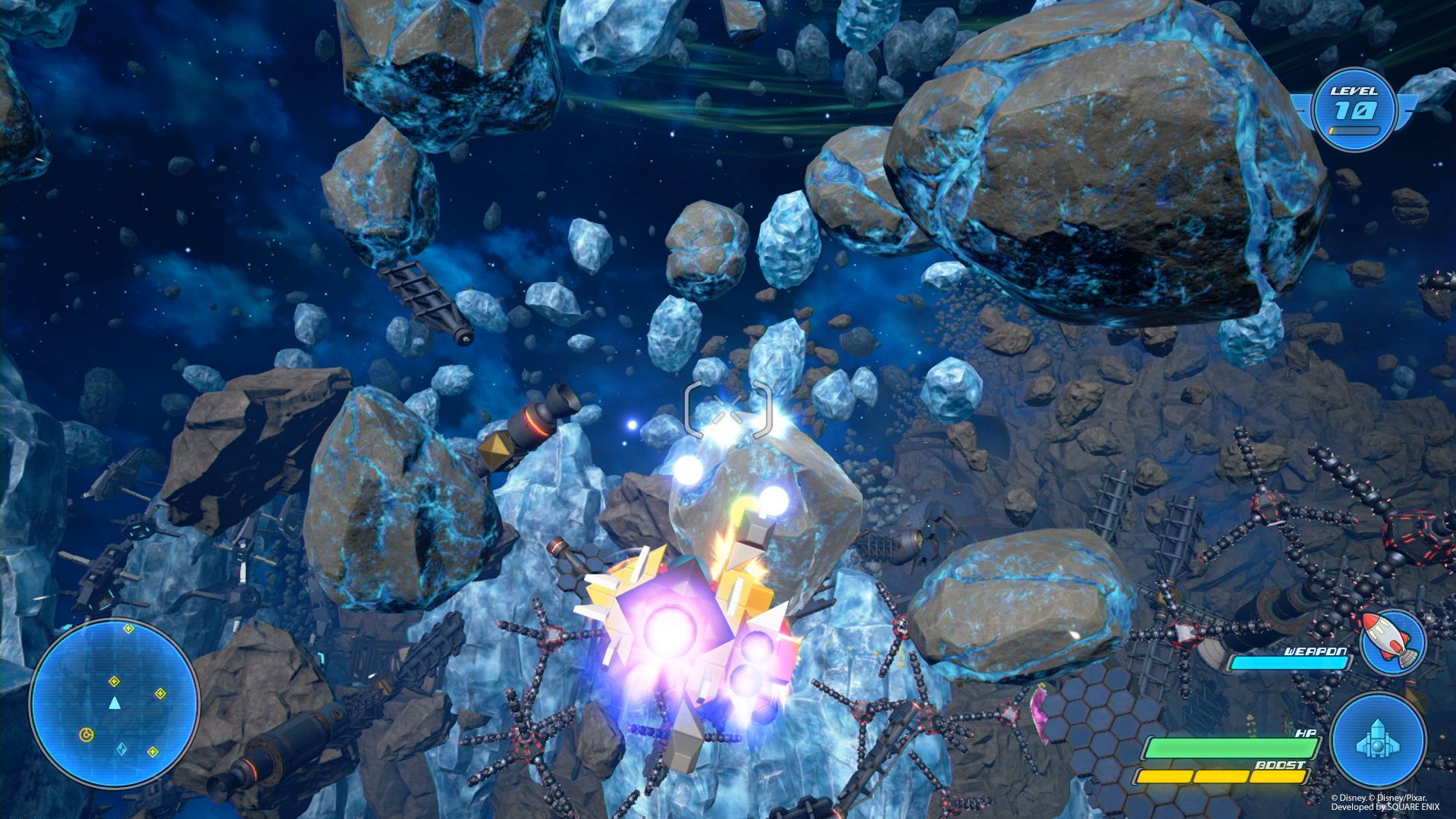Screen dimensions: 1456x819
Task: Select the blue crystal marker on the minimap
Action: coord(121,748)
